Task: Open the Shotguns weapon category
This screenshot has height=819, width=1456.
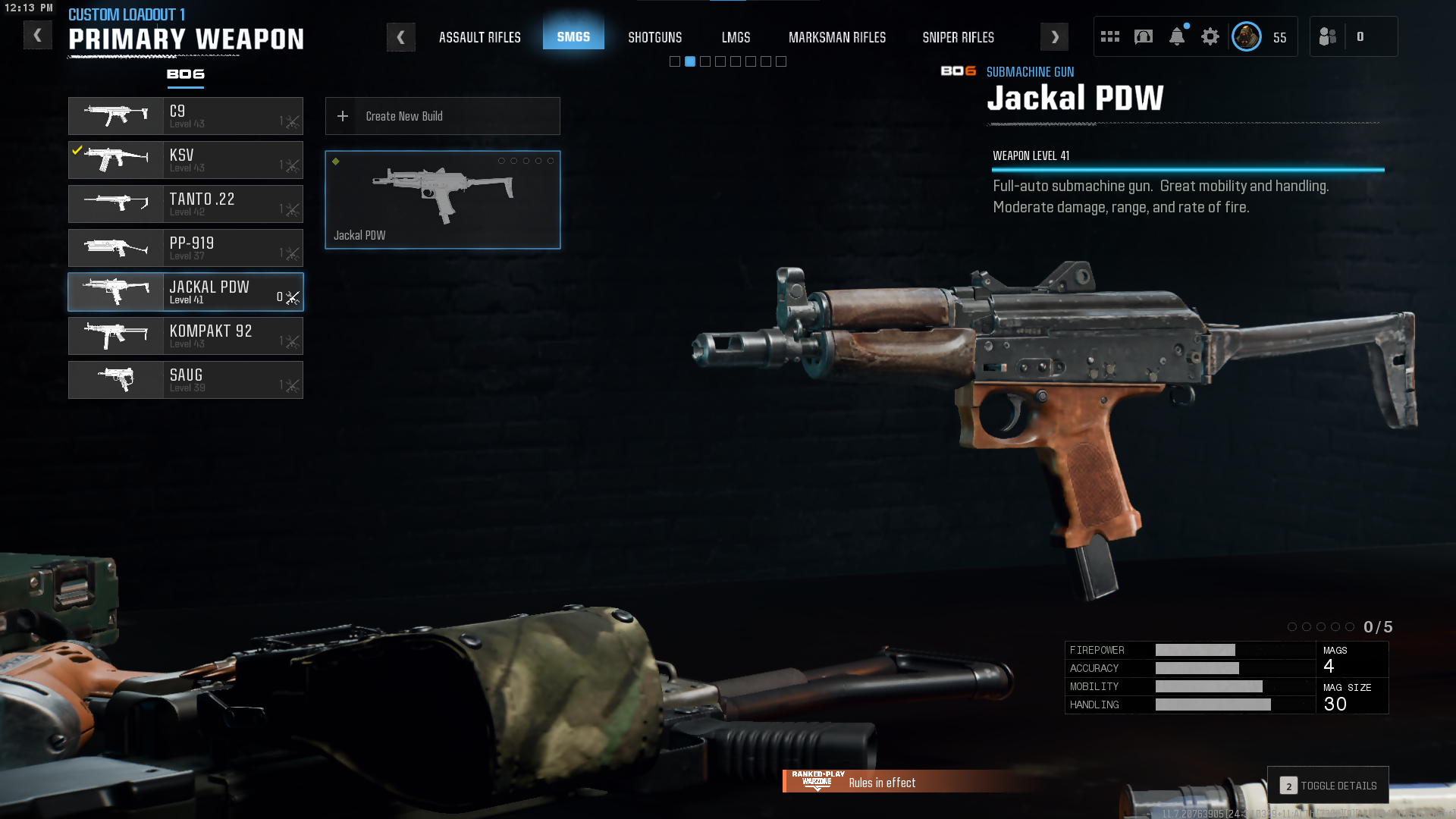Action: click(x=654, y=37)
